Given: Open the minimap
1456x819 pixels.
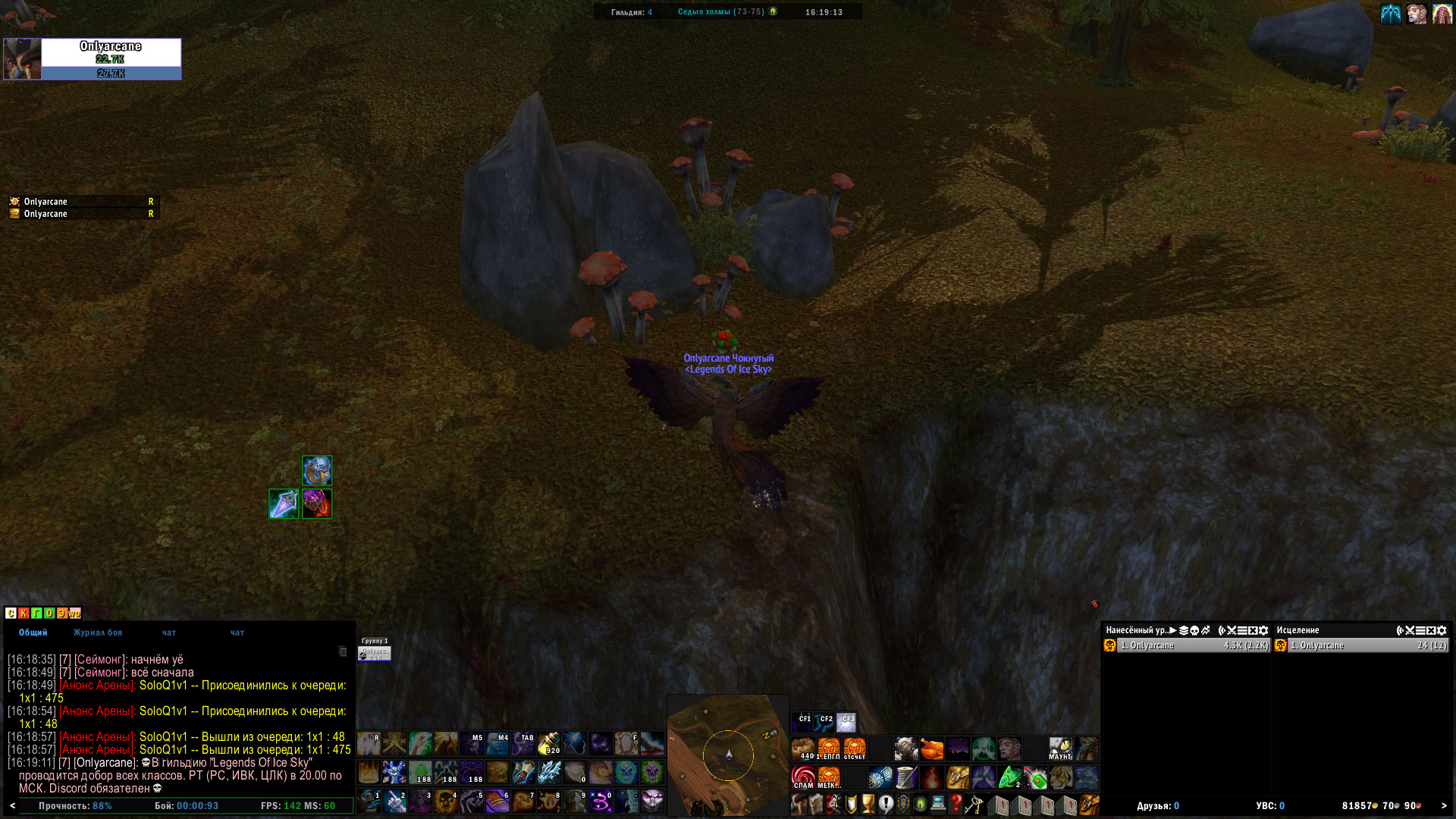Looking at the screenshot, I should [x=727, y=755].
